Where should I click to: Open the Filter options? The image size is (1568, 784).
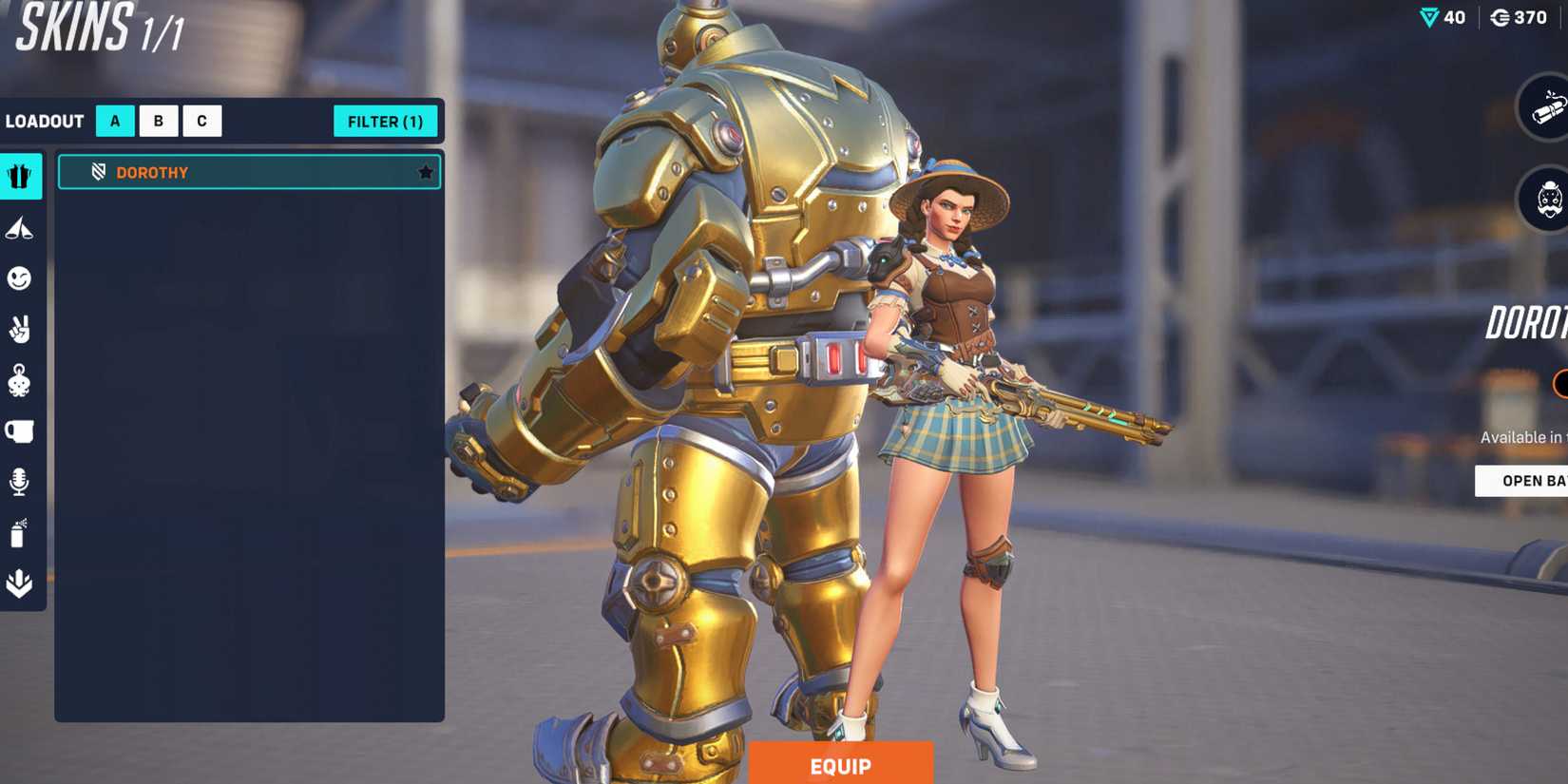coord(385,122)
